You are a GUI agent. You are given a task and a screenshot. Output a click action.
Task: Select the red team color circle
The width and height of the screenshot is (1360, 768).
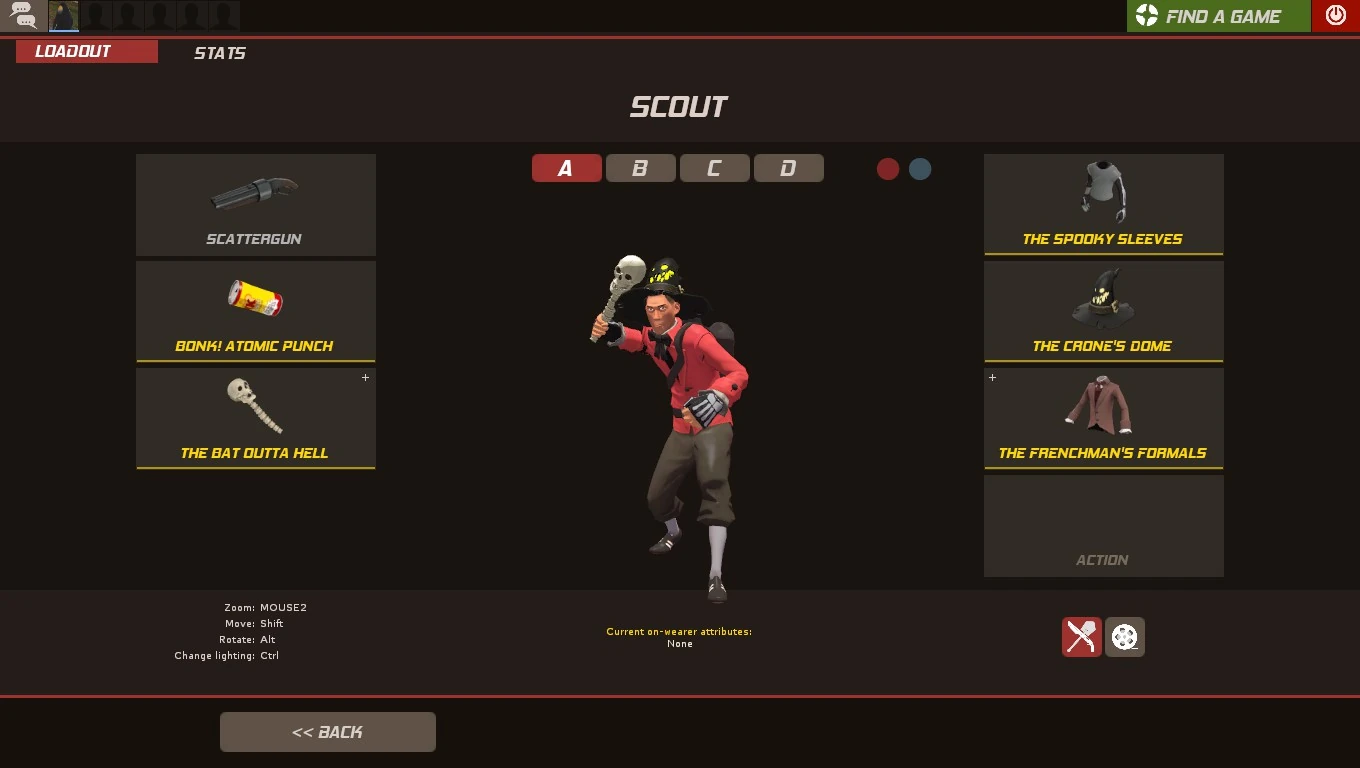[x=887, y=169]
